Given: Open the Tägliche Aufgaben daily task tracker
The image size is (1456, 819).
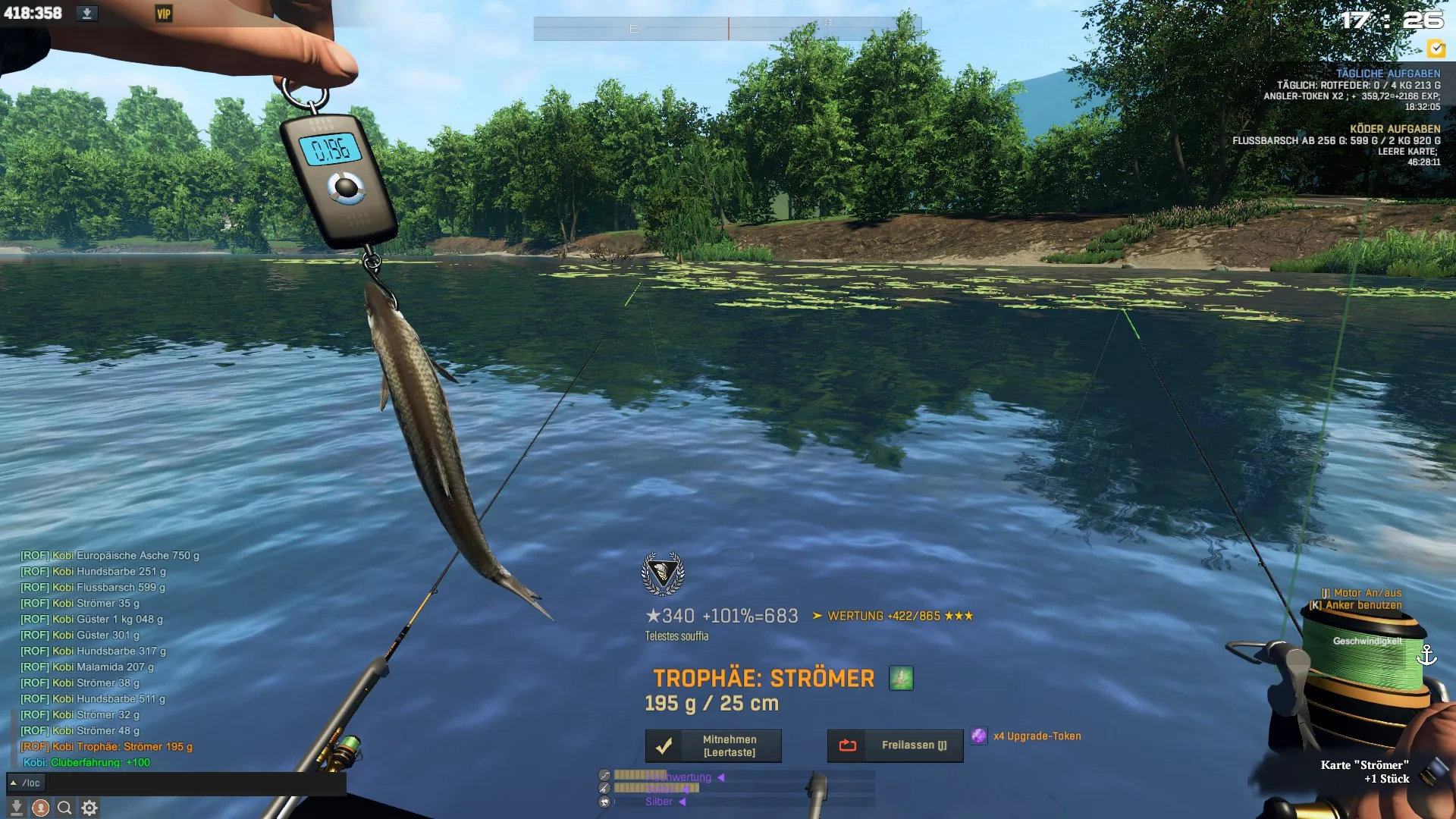Looking at the screenshot, I should tap(1387, 74).
